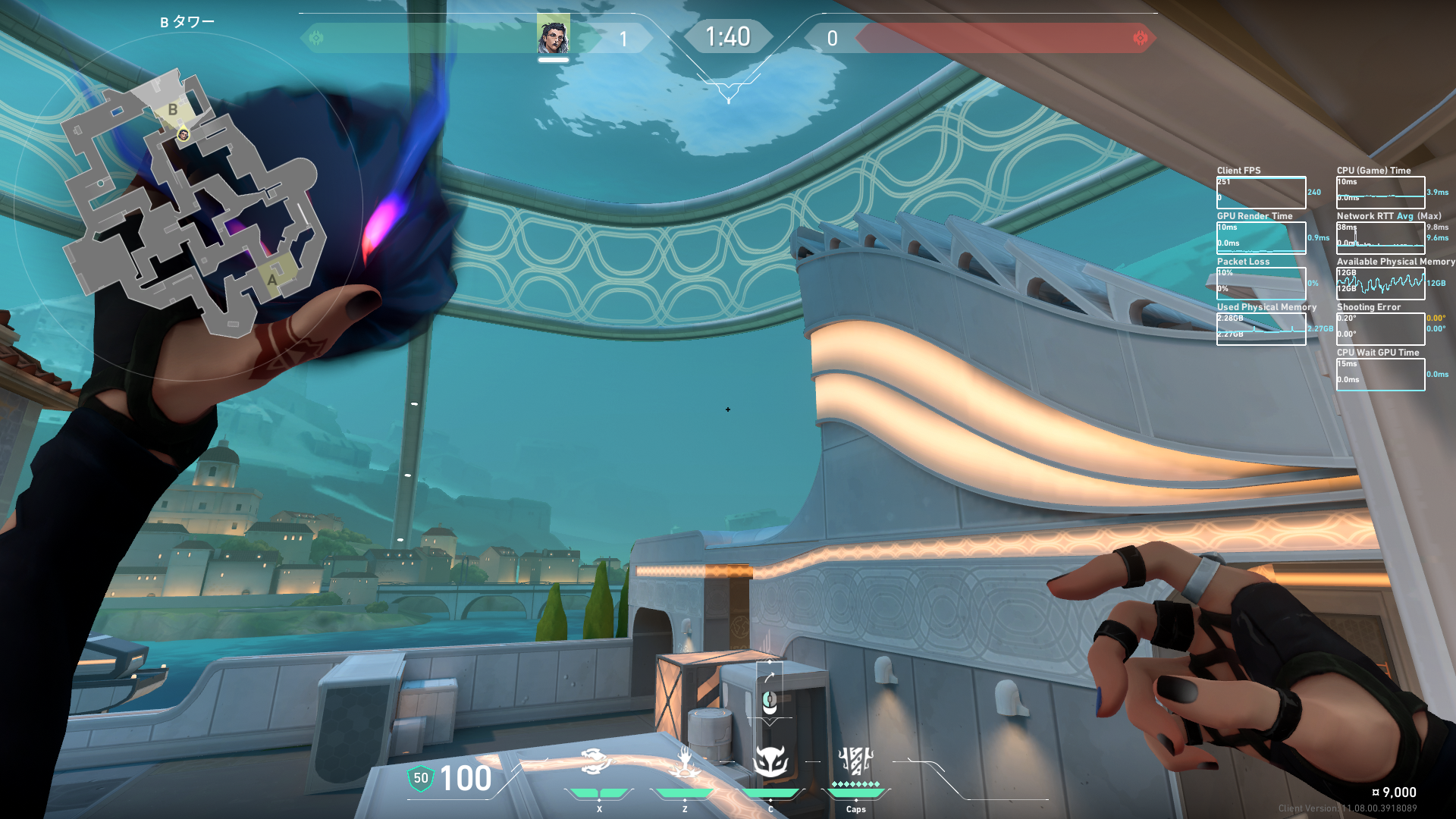Use the reaching-hand ability icon
This screenshot has height=819, width=1456.
[x=686, y=761]
